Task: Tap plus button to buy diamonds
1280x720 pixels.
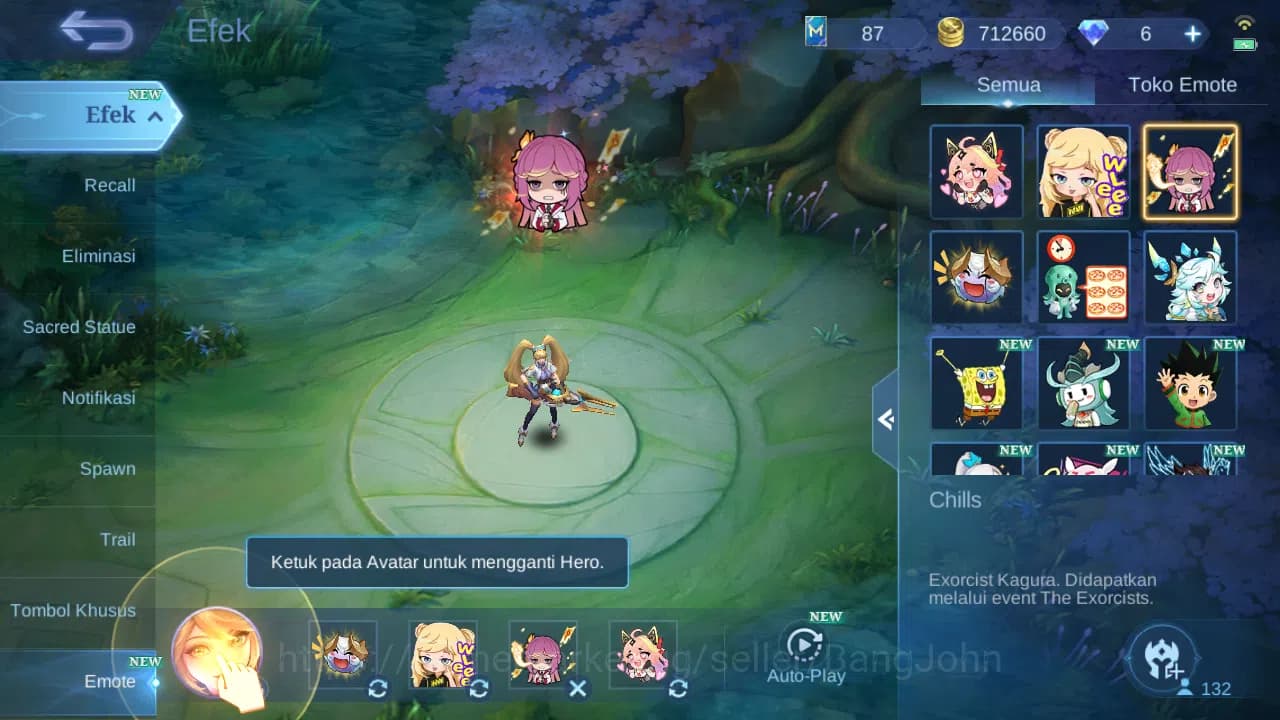Action: 1192,32
